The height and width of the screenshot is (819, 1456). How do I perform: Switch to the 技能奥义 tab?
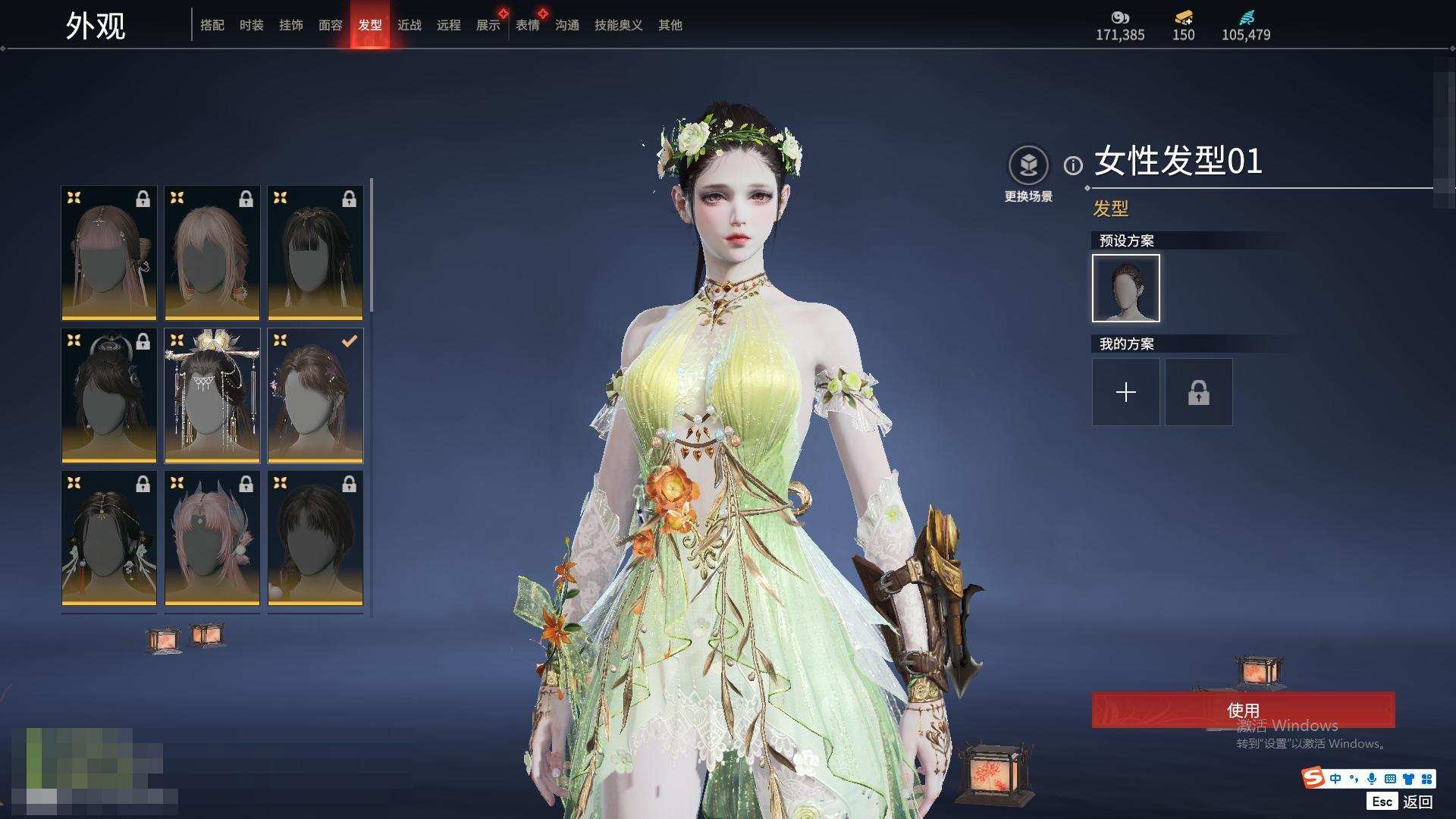pos(618,25)
